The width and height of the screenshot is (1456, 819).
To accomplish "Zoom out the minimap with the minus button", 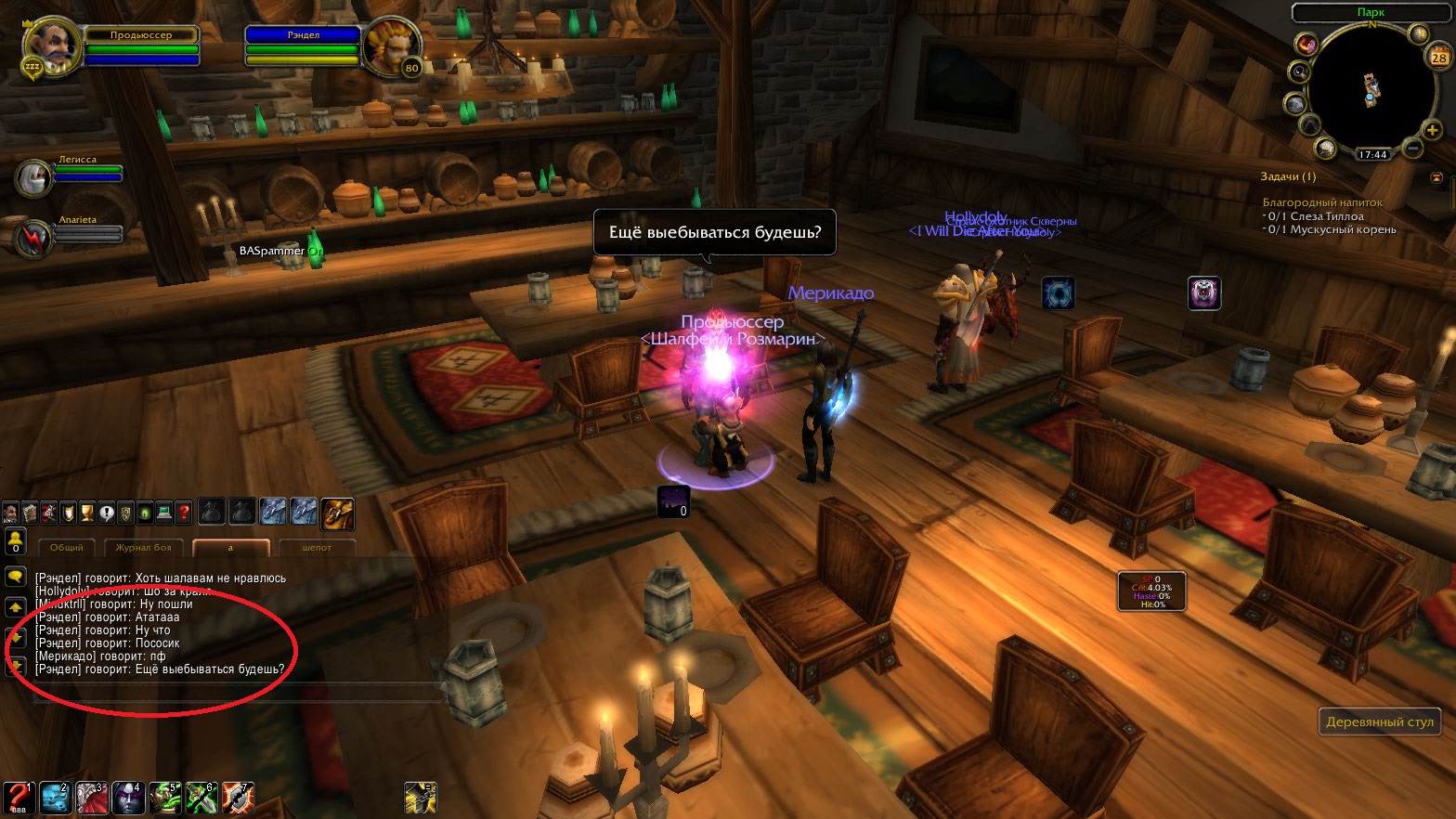I will 1411,149.
